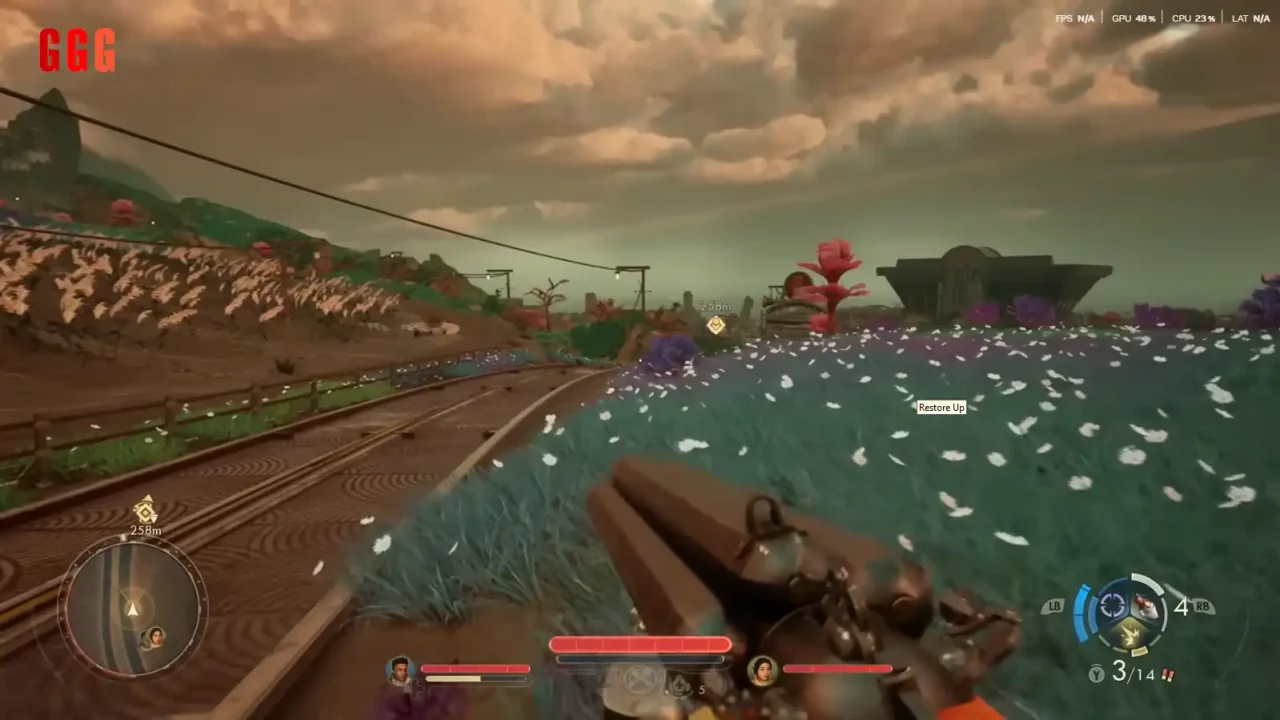Viewport: 1280px width, 720px height.
Task: Trigger the yellow burst ability
Action: (1130, 632)
